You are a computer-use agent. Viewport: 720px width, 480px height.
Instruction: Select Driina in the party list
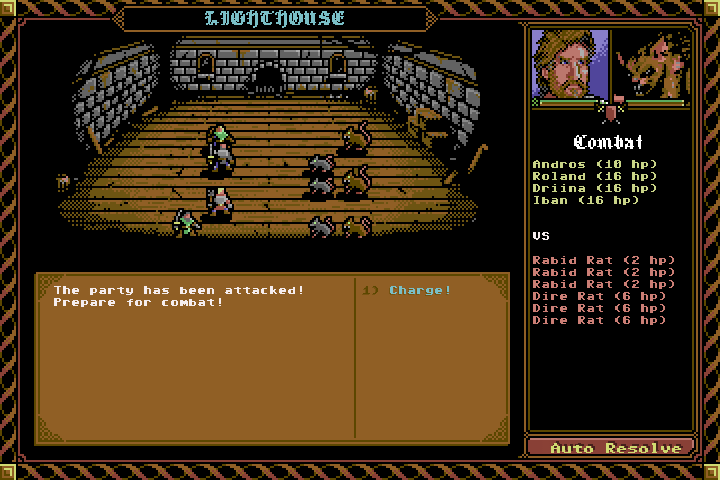tap(594, 188)
